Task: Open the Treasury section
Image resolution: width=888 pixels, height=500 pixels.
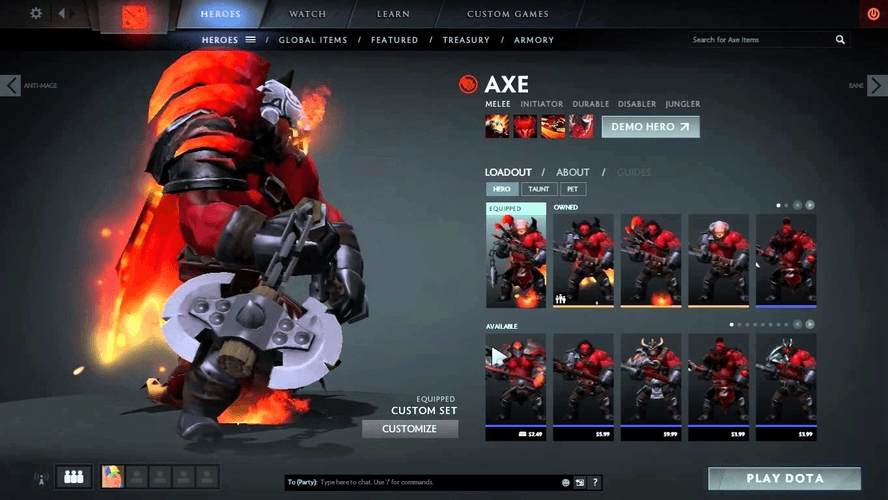Action: 466,40
